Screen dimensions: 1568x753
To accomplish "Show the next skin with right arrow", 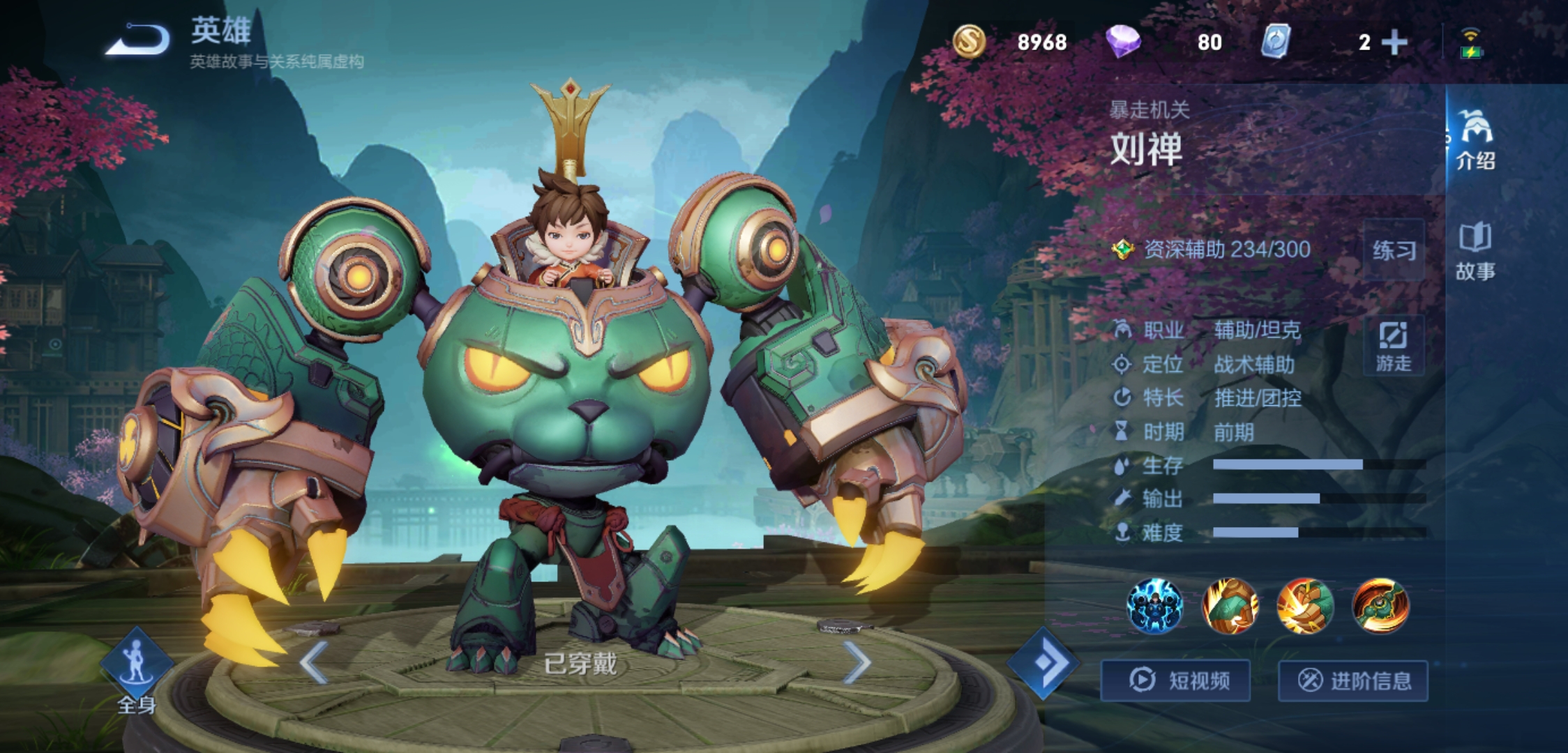I will (x=857, y=662).
